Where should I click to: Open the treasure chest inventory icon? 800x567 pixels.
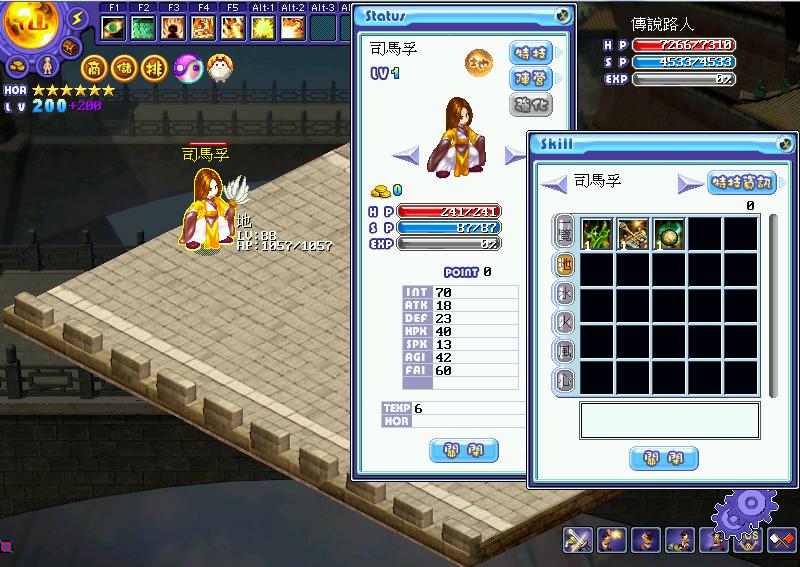point(71,47)
